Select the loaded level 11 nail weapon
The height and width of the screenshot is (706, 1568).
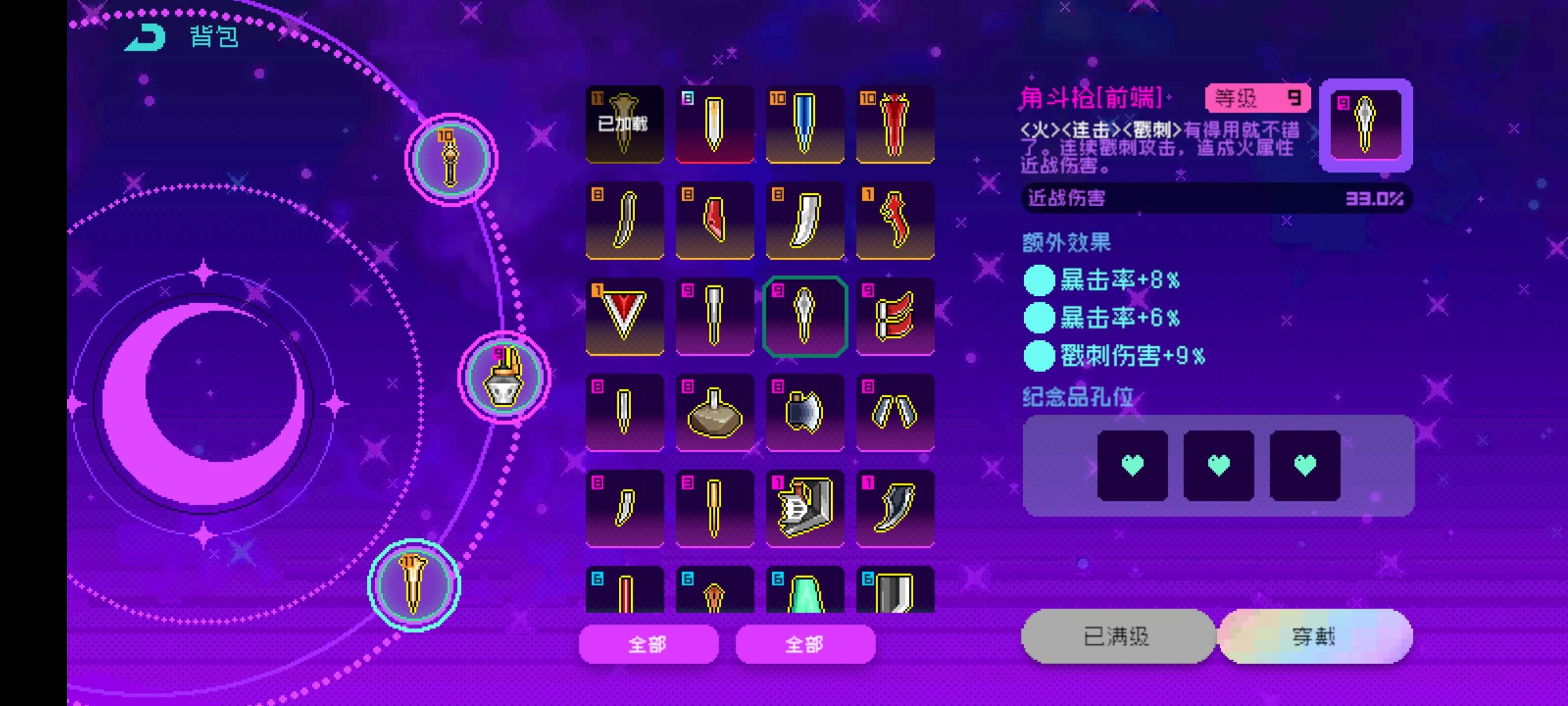coord(624,124)
